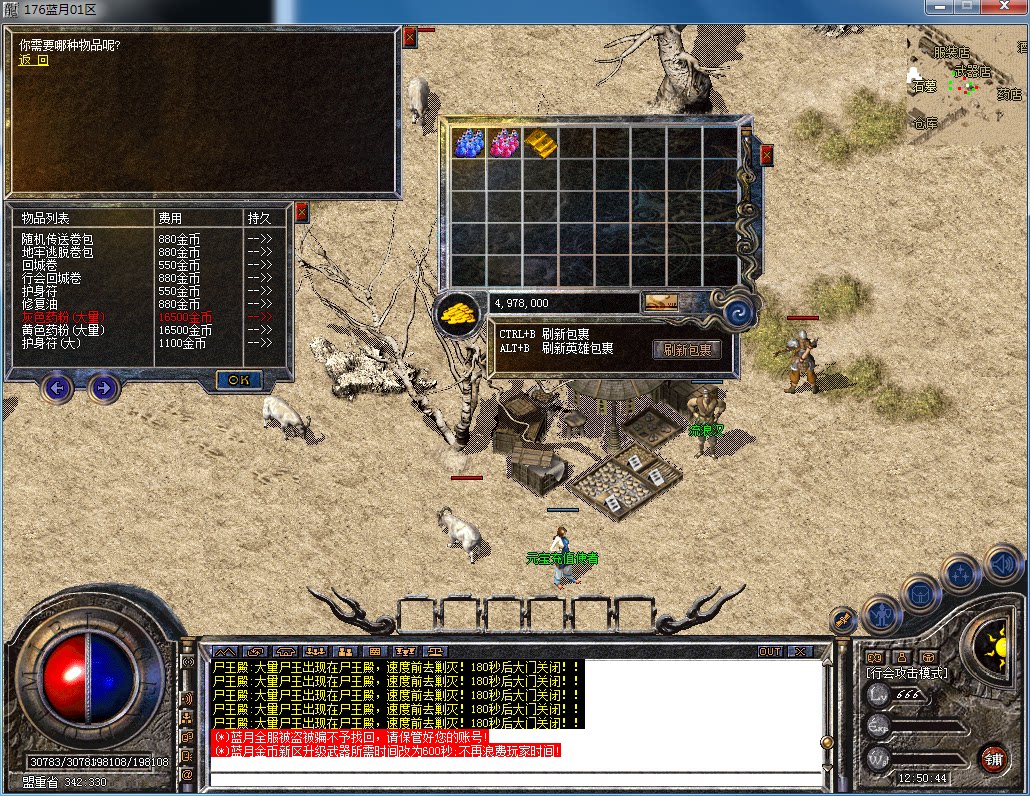Go to the next shop list page

(x=104, y=386)
